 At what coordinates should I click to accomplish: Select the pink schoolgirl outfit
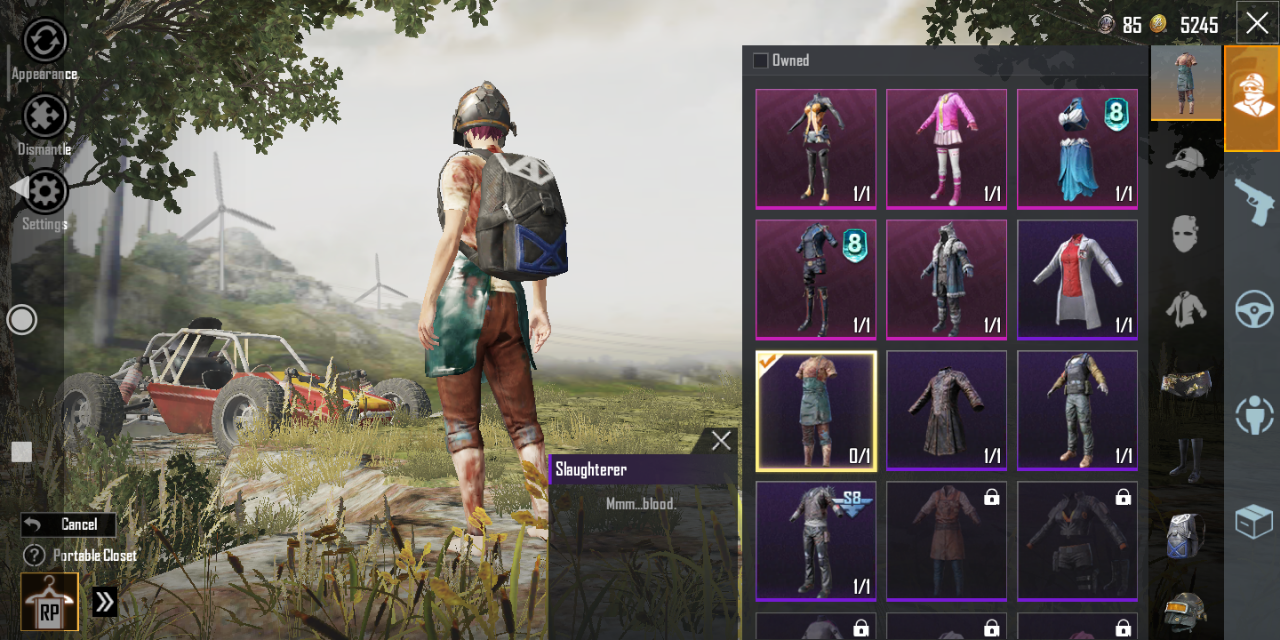tap(946, 149)
